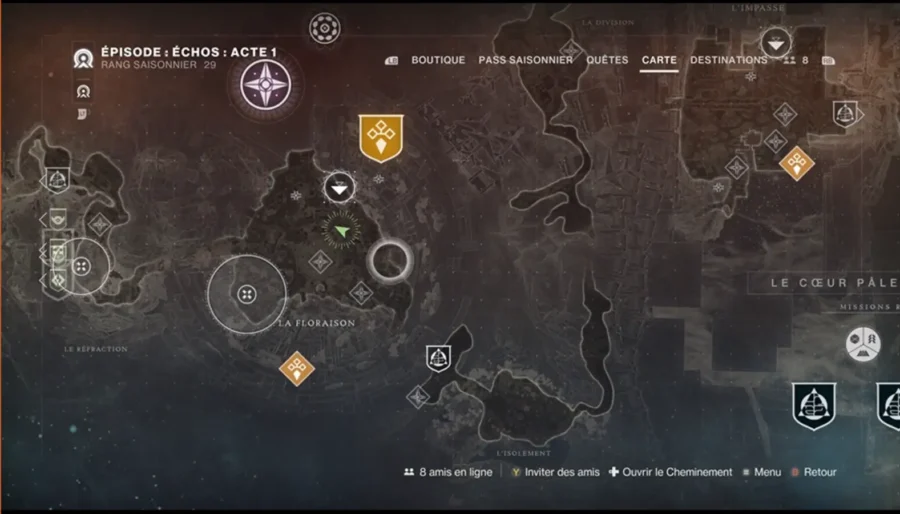The image size is (900, 514).
Task: Select the large gold shield quest banner
Action: point(381,138)
